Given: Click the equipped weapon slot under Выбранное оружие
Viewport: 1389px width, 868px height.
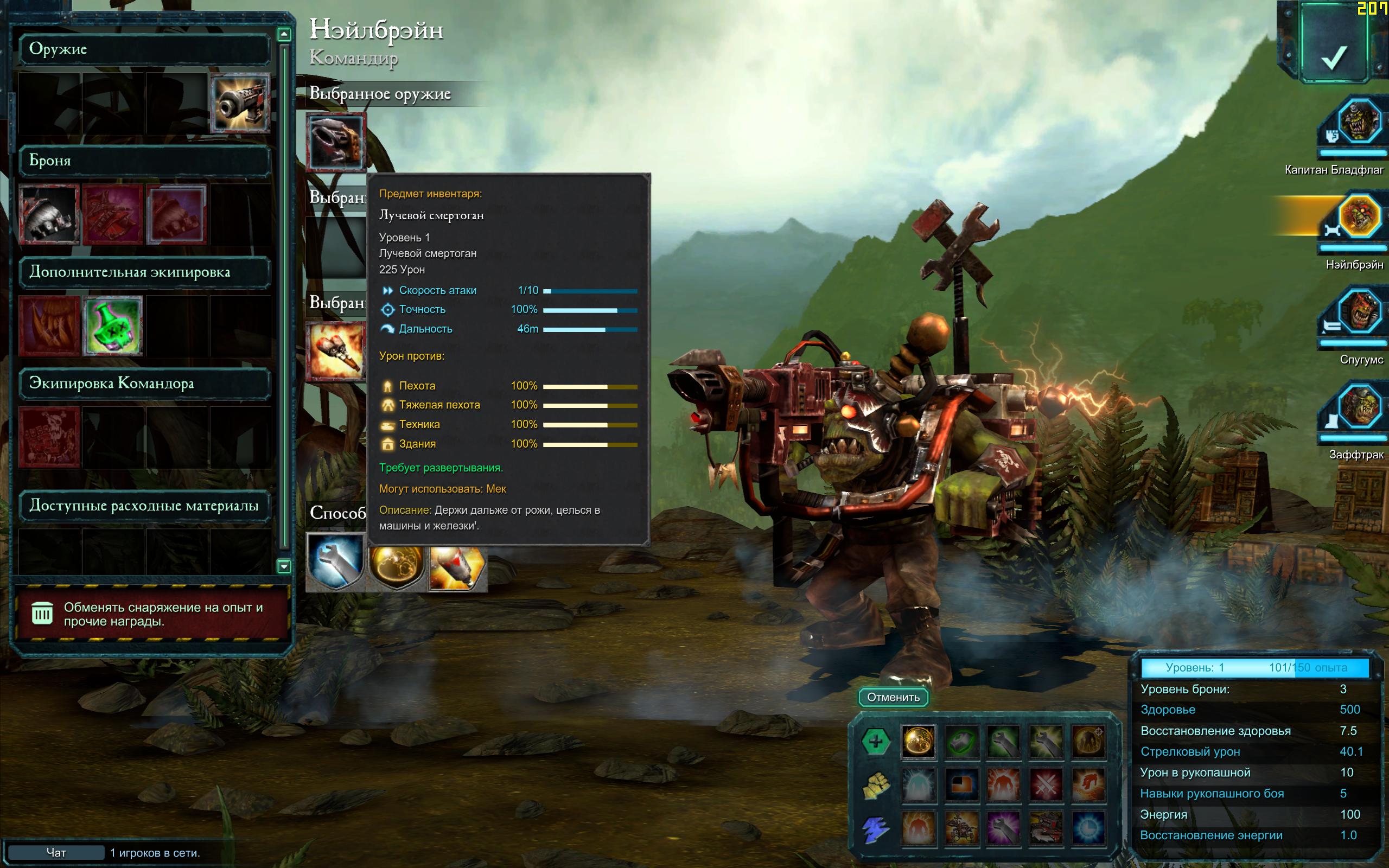Looking at the screenshot, I should point(336,142).
